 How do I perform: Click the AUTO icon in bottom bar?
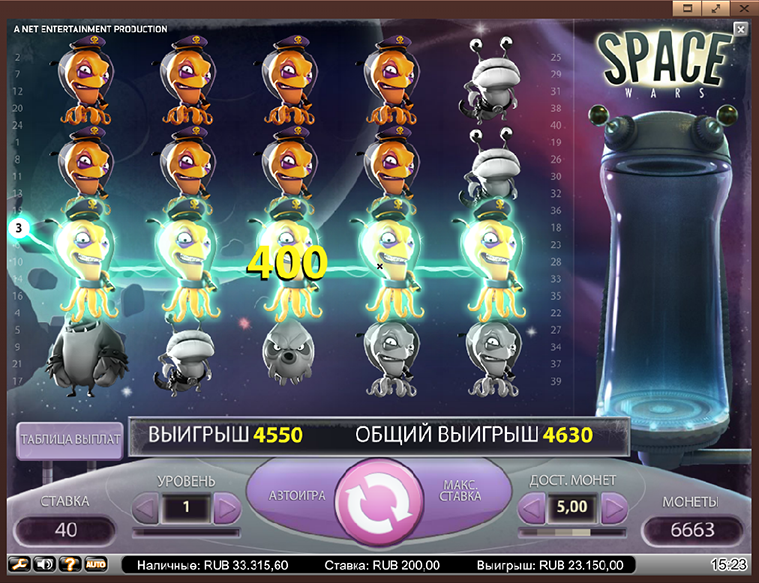coord(96,565)
